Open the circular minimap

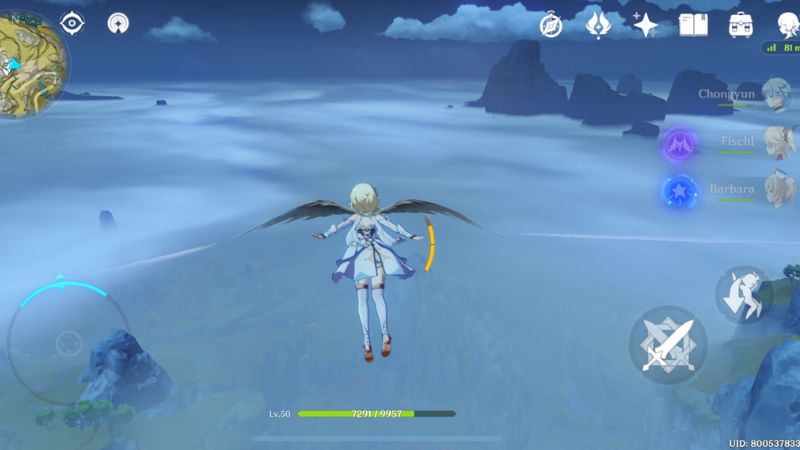click(28, 62)
